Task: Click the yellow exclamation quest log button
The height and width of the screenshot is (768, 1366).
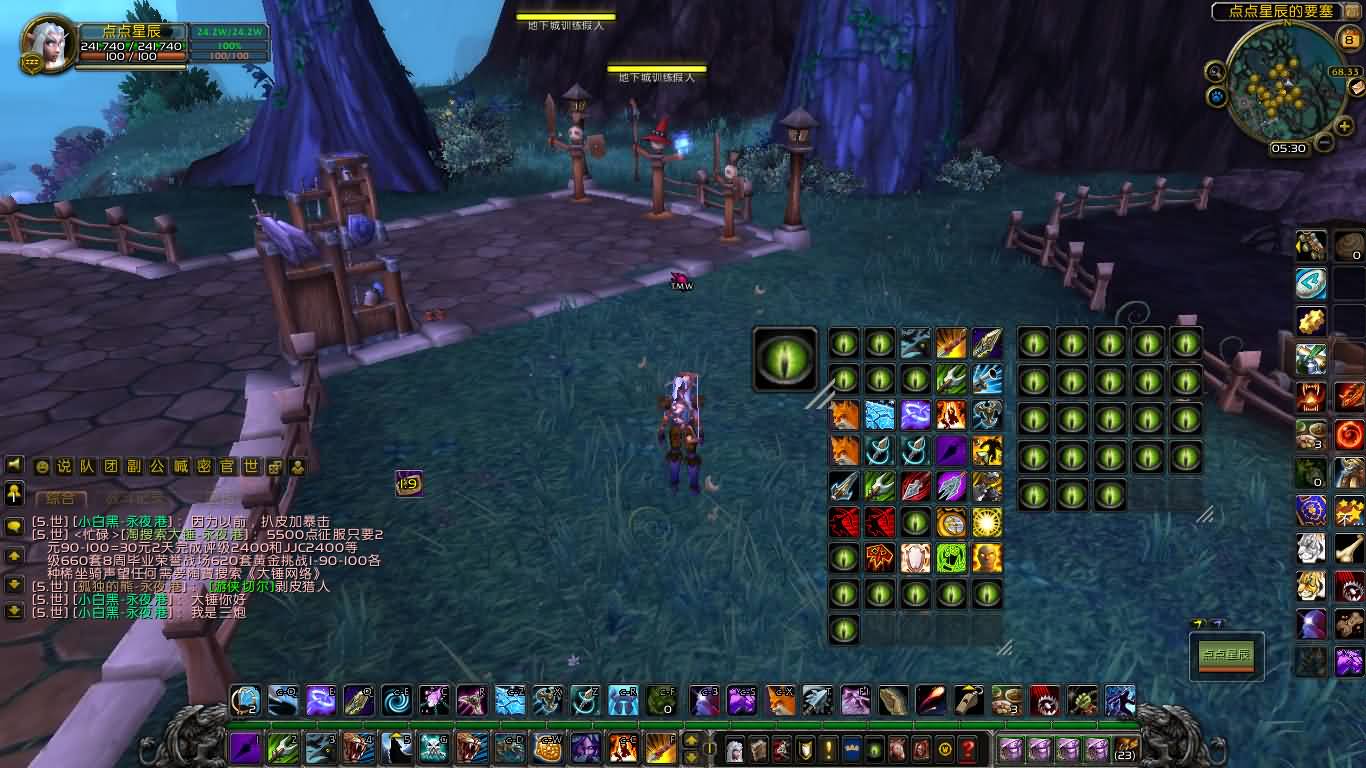Action: [828, 749]
